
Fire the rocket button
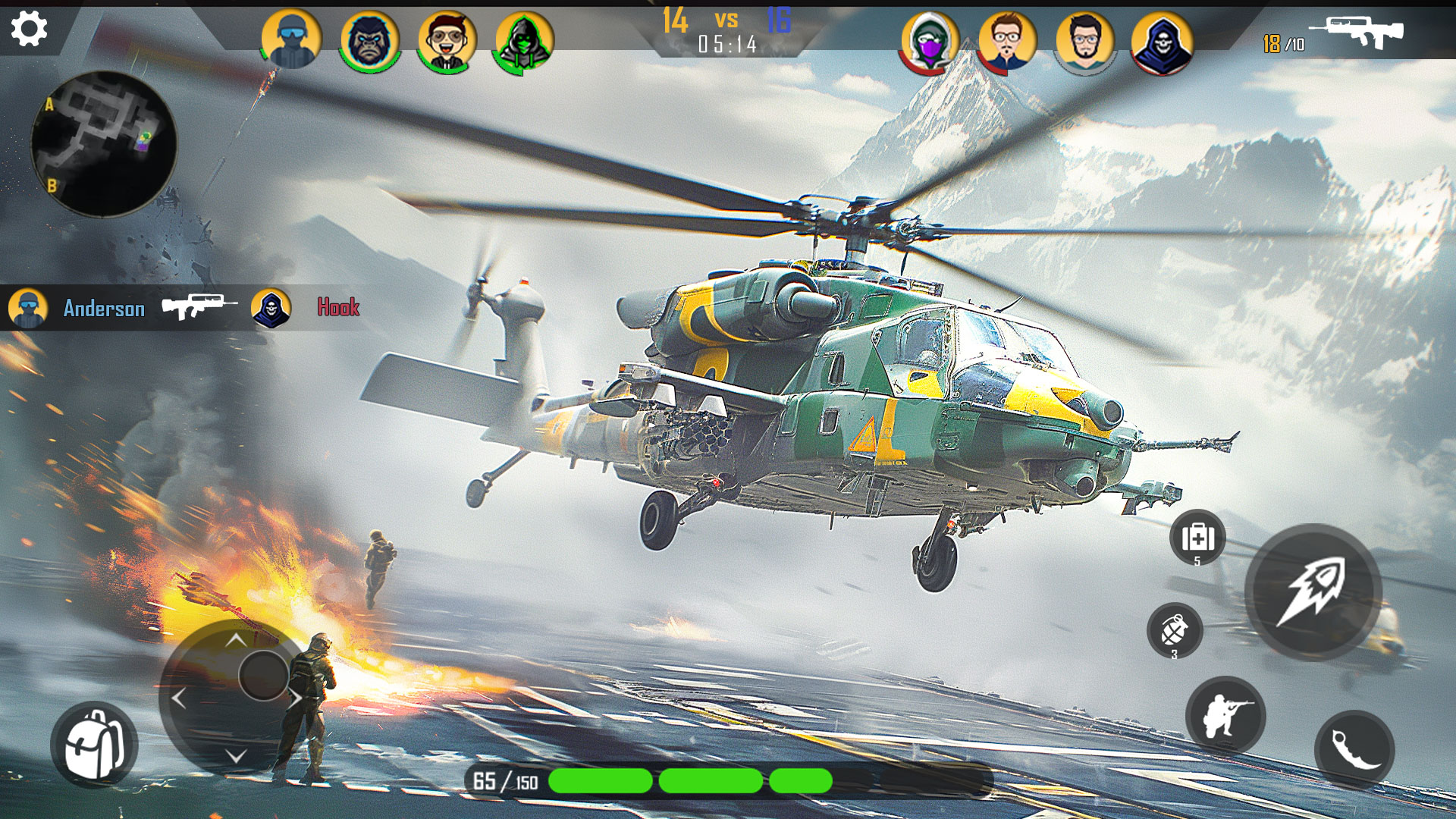click(1313, 591)
